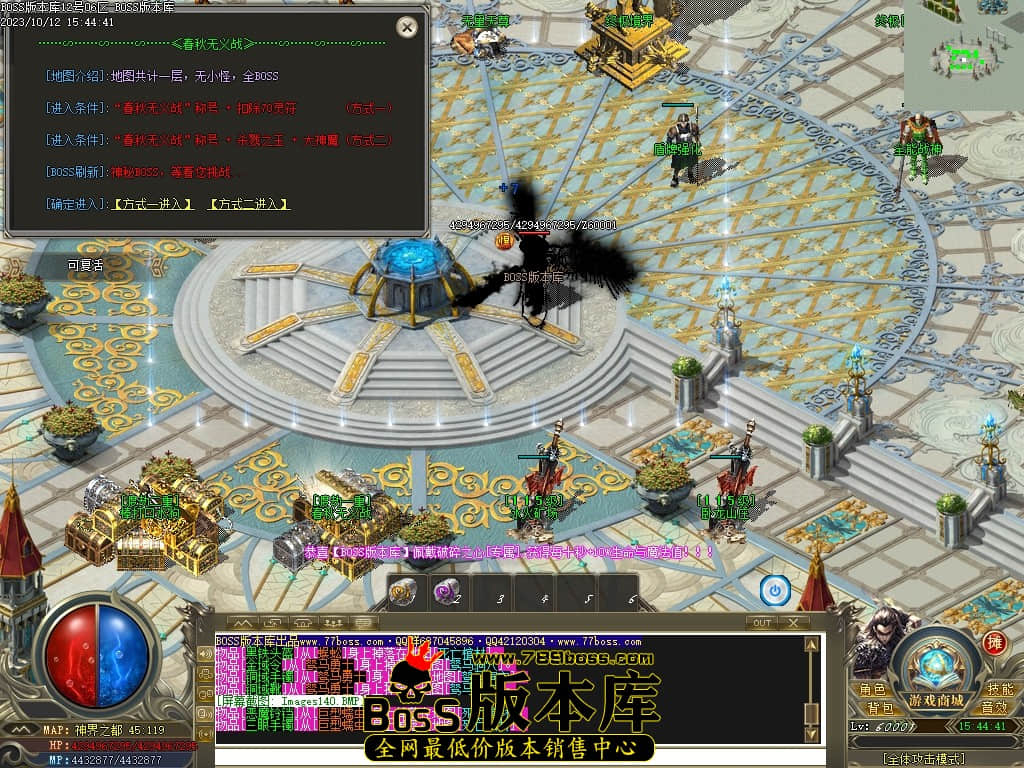Screen dimensions: 1024x768
Task: Click the X button beside OUT
Action: point(793,622)
